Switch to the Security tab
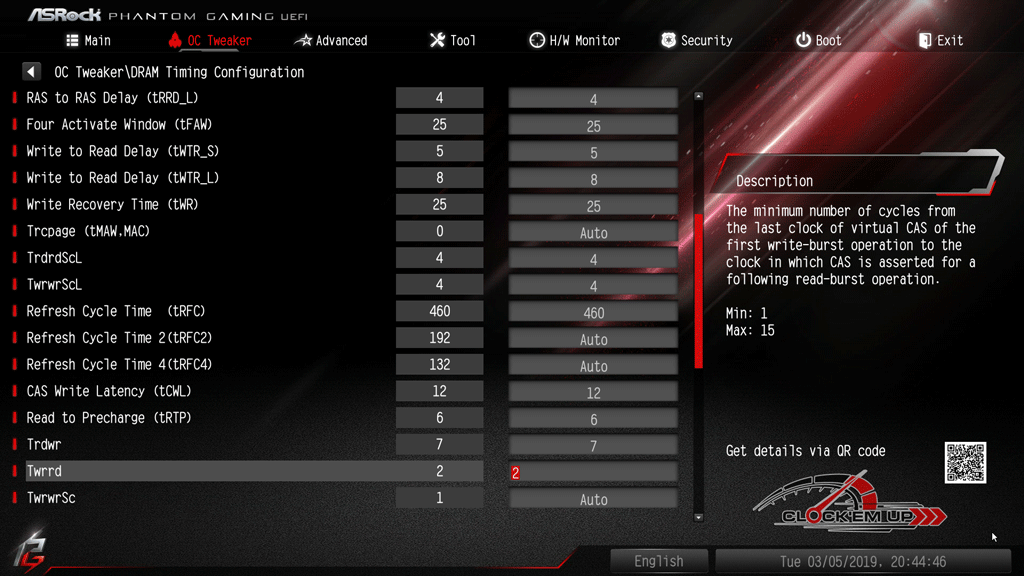The height and width of the screenshot is (576, 1024). pos(696,41)
